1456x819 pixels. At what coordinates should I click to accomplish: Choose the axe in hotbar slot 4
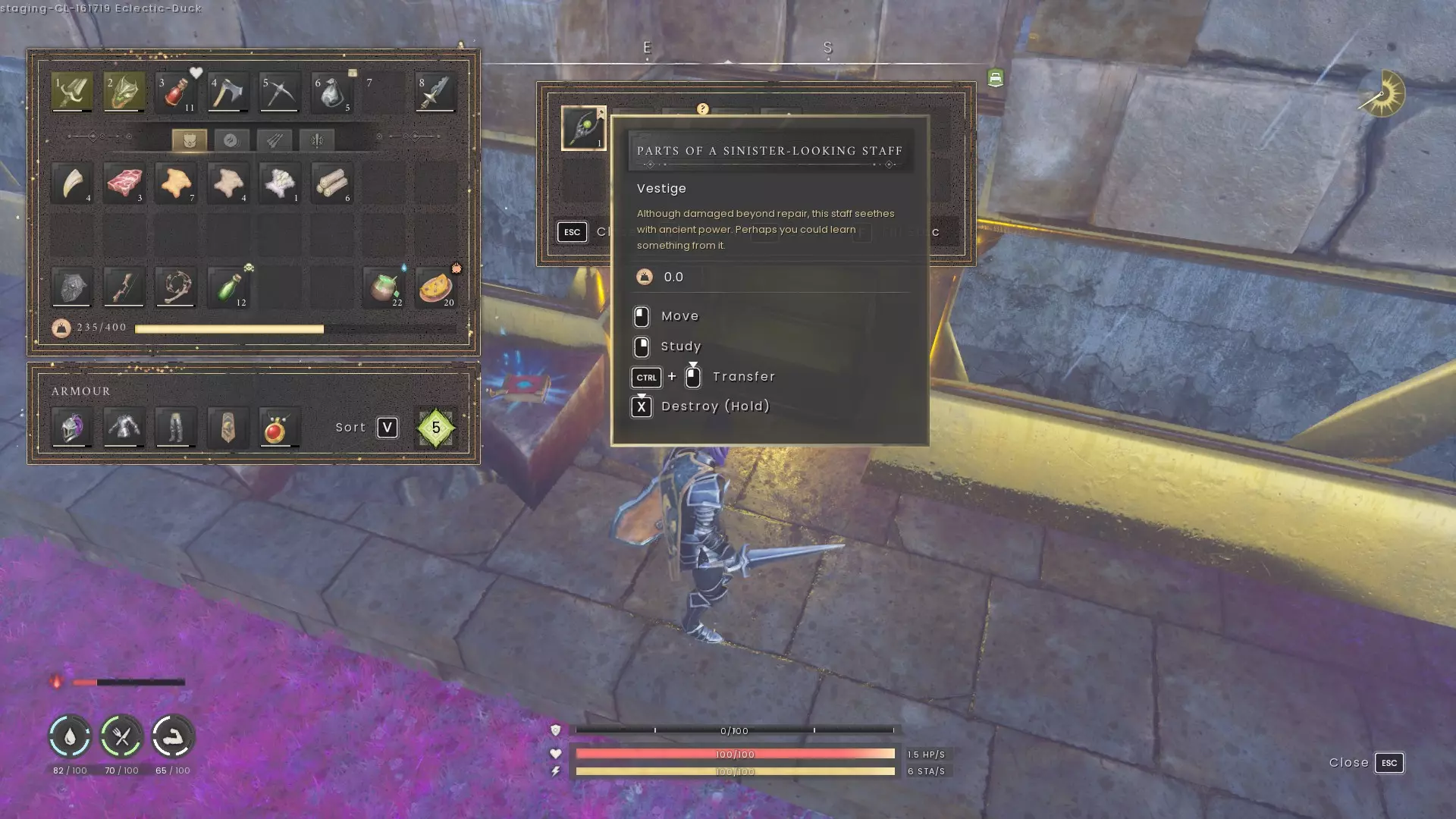click(227, 93)
